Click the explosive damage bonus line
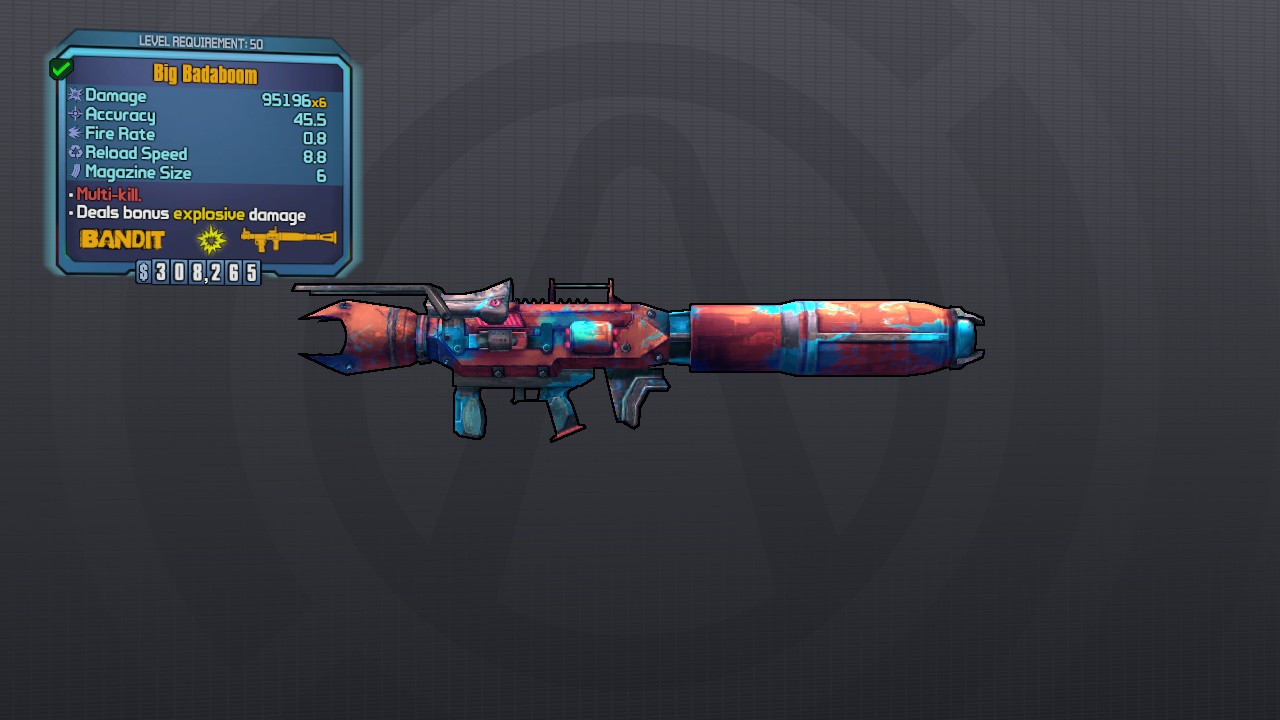This screenshot has width=1280, height=720. point(190,212)
